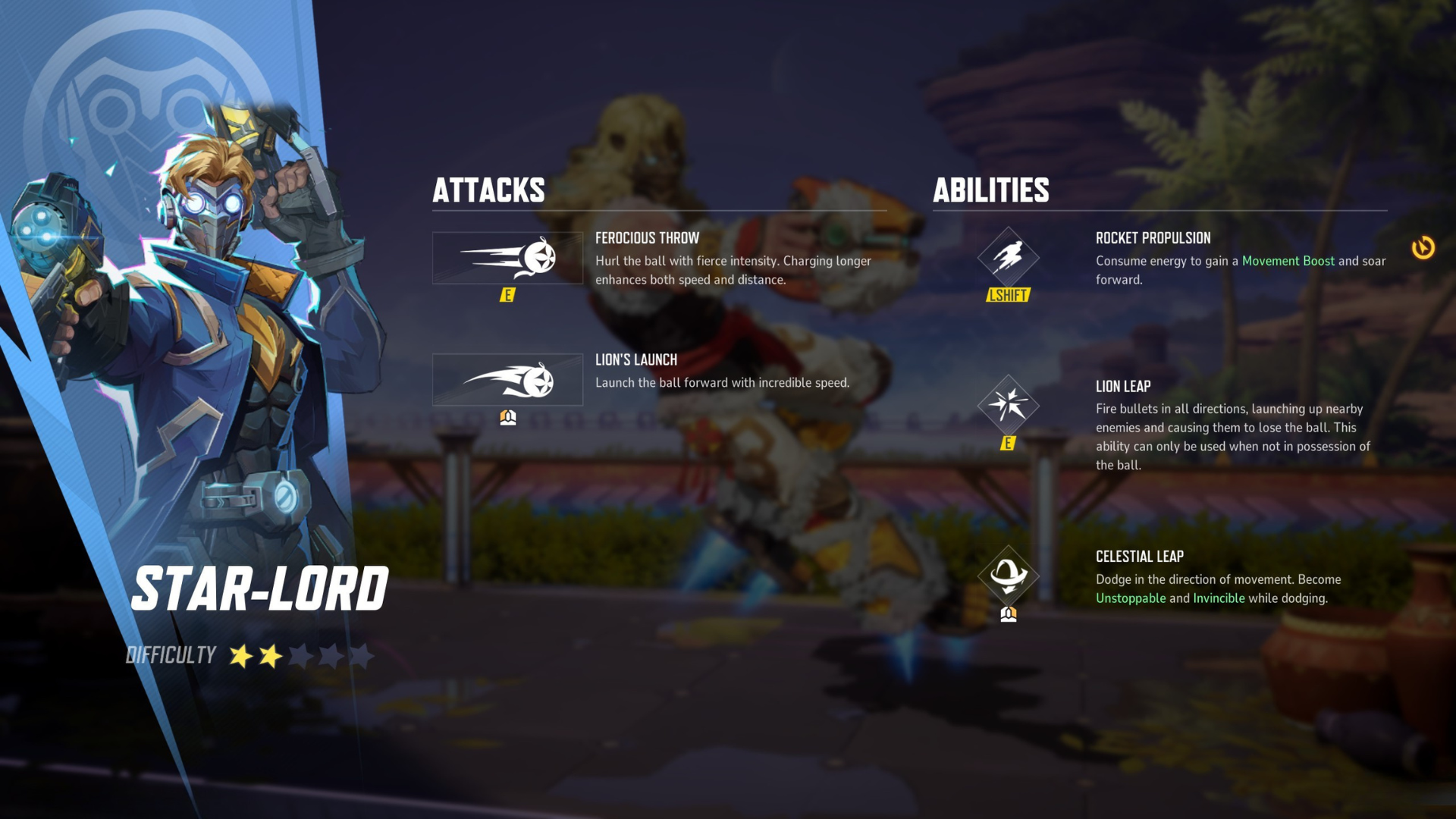Viewport: 1456px width, 819px height.
Task: Select the Ferocious Throw attack icon
Action: (x=507, y=257)
